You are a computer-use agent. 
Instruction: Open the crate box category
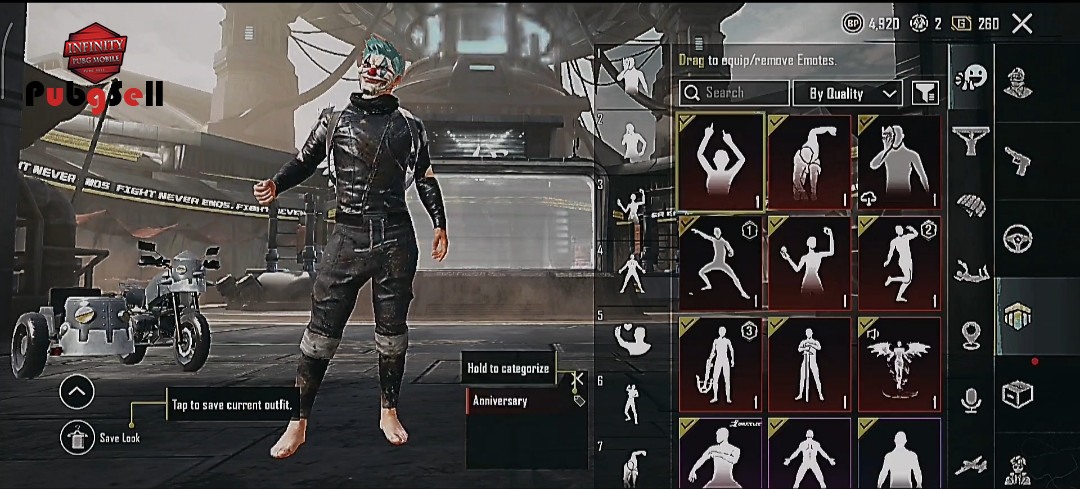coord(1018,394)
